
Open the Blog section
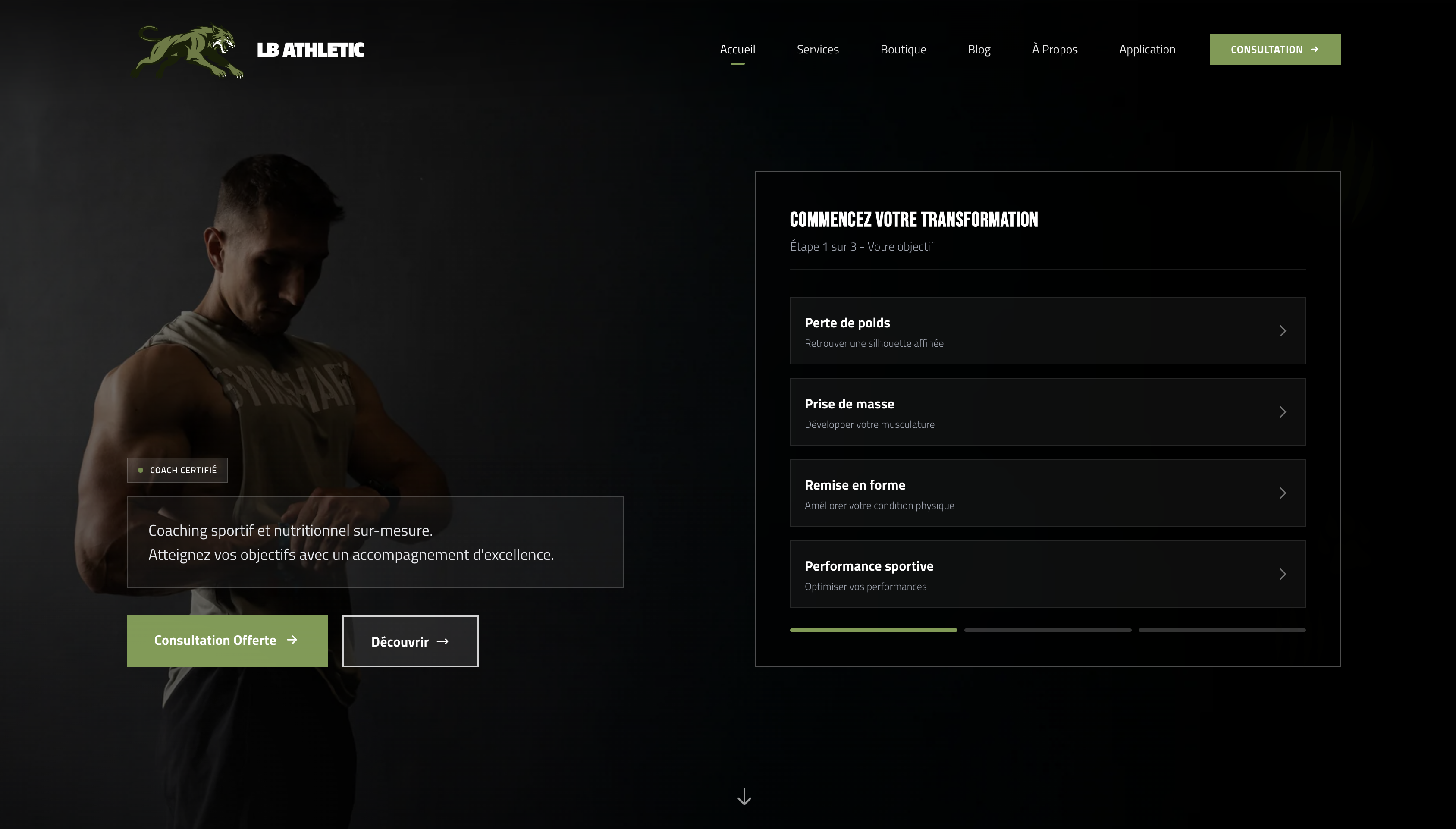coord(979,50)
